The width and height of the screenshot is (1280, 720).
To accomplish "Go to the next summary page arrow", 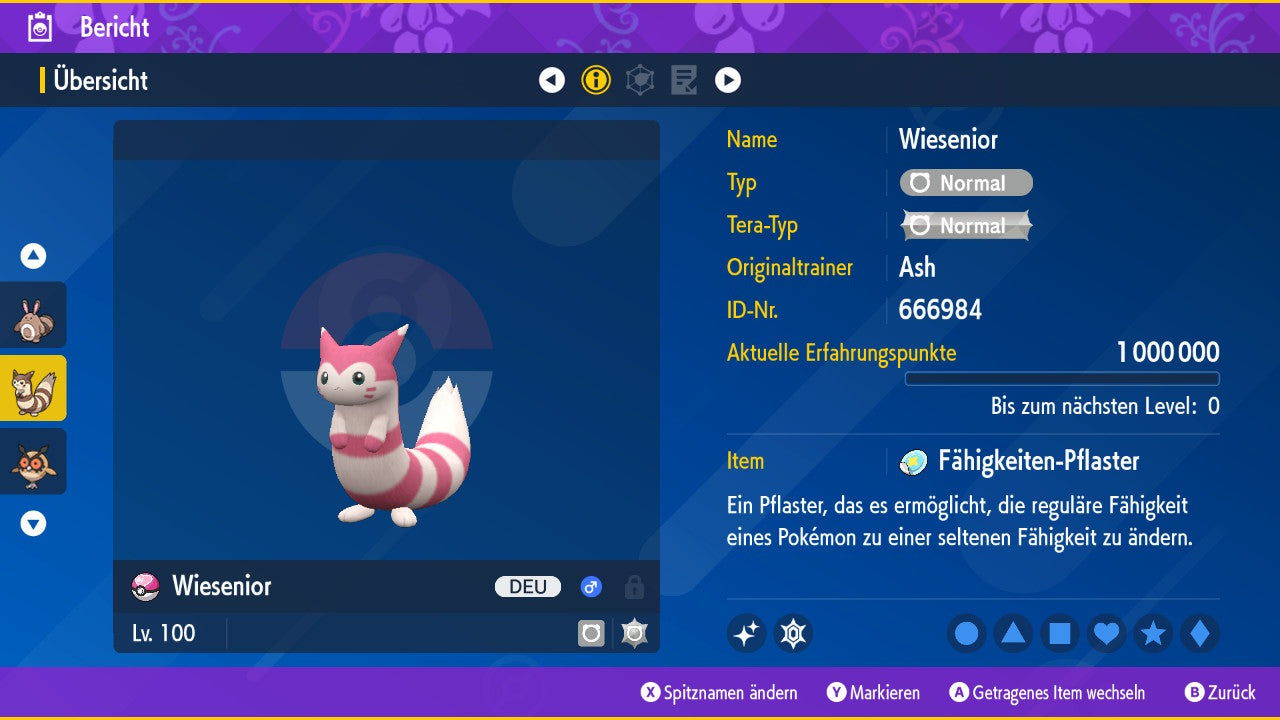I will click(x=728, y=80).
